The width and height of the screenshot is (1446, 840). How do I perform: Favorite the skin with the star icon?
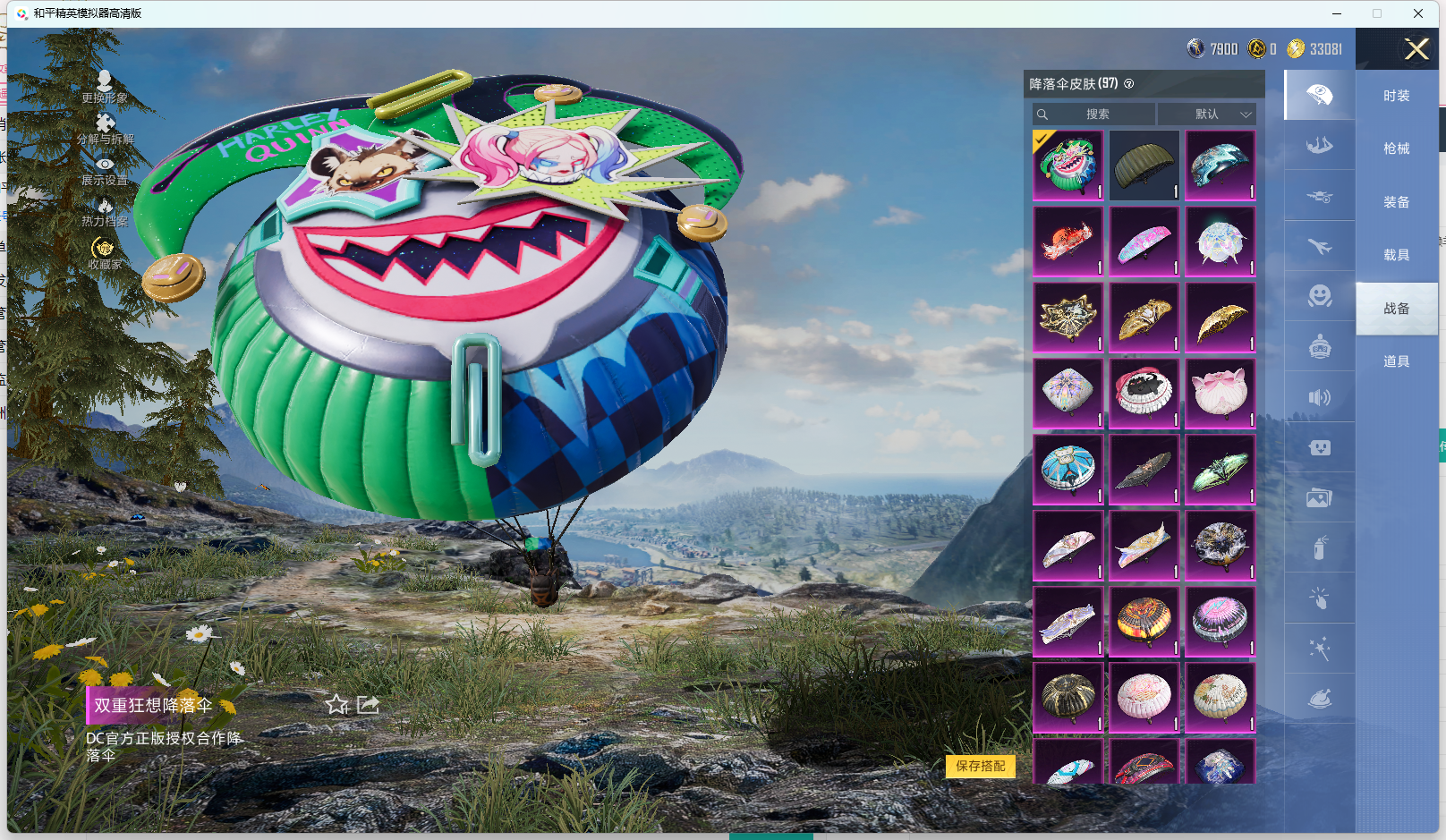tap(336, 705)
